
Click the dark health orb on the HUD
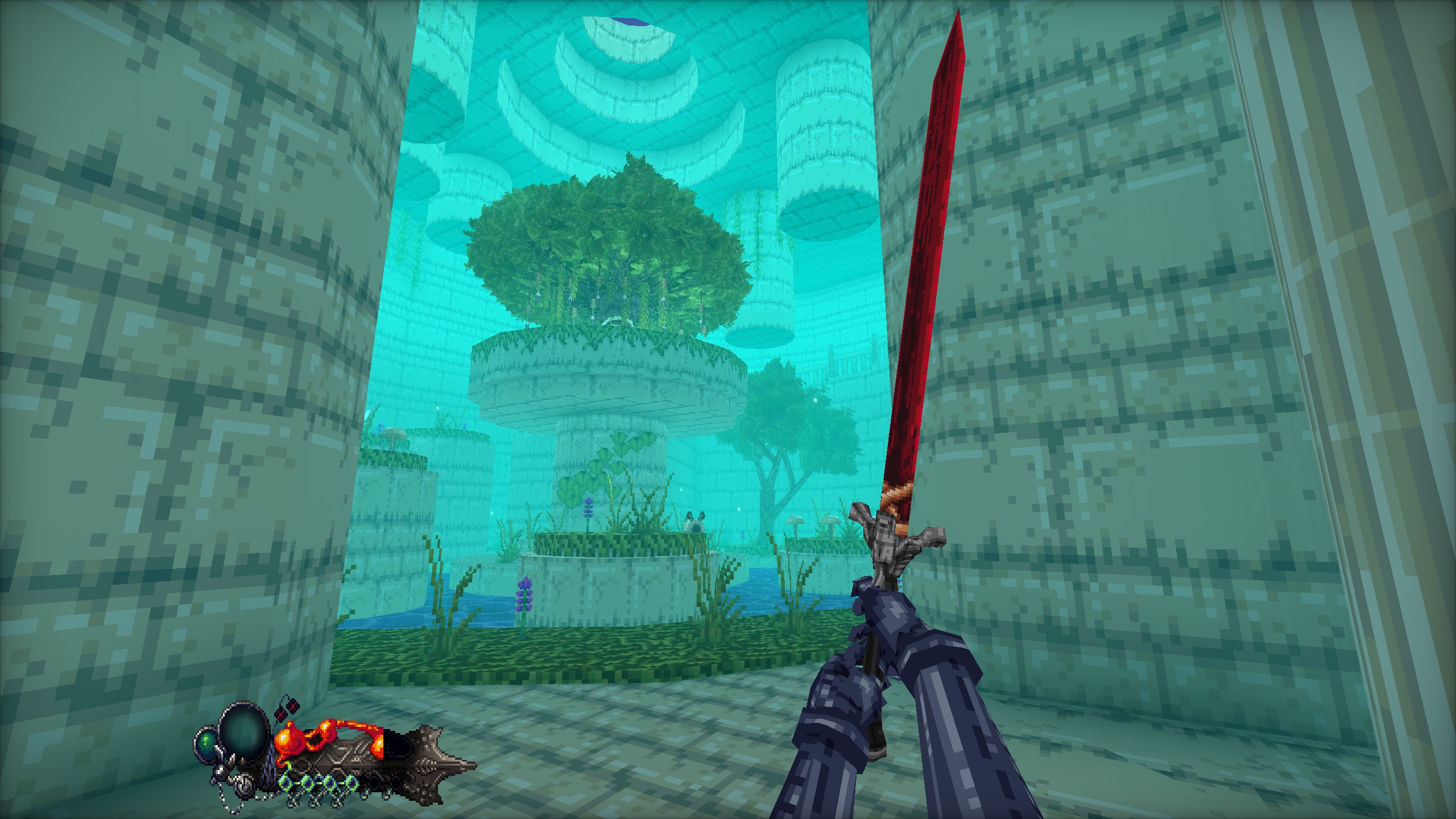(243, 734)
